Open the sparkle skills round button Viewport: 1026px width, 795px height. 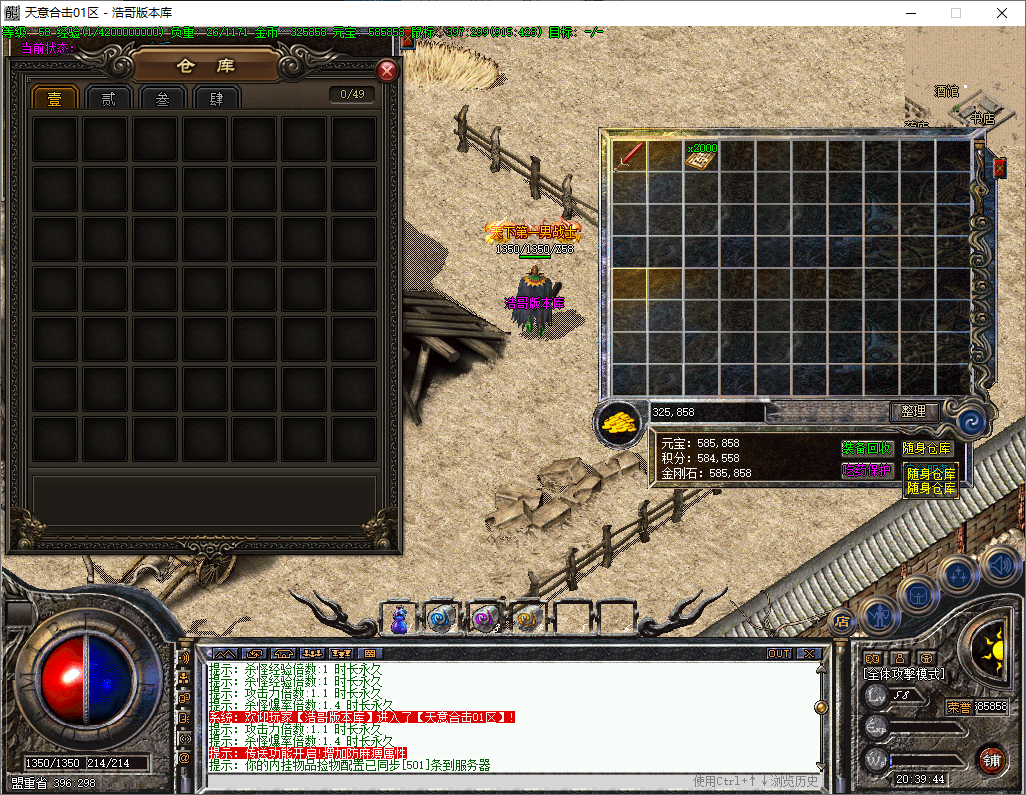coord(958,575)
